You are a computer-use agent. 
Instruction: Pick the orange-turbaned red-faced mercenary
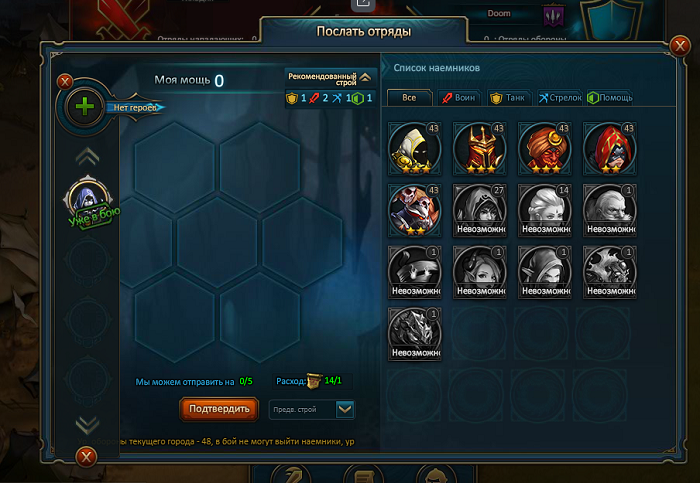(x=543, y=148)
